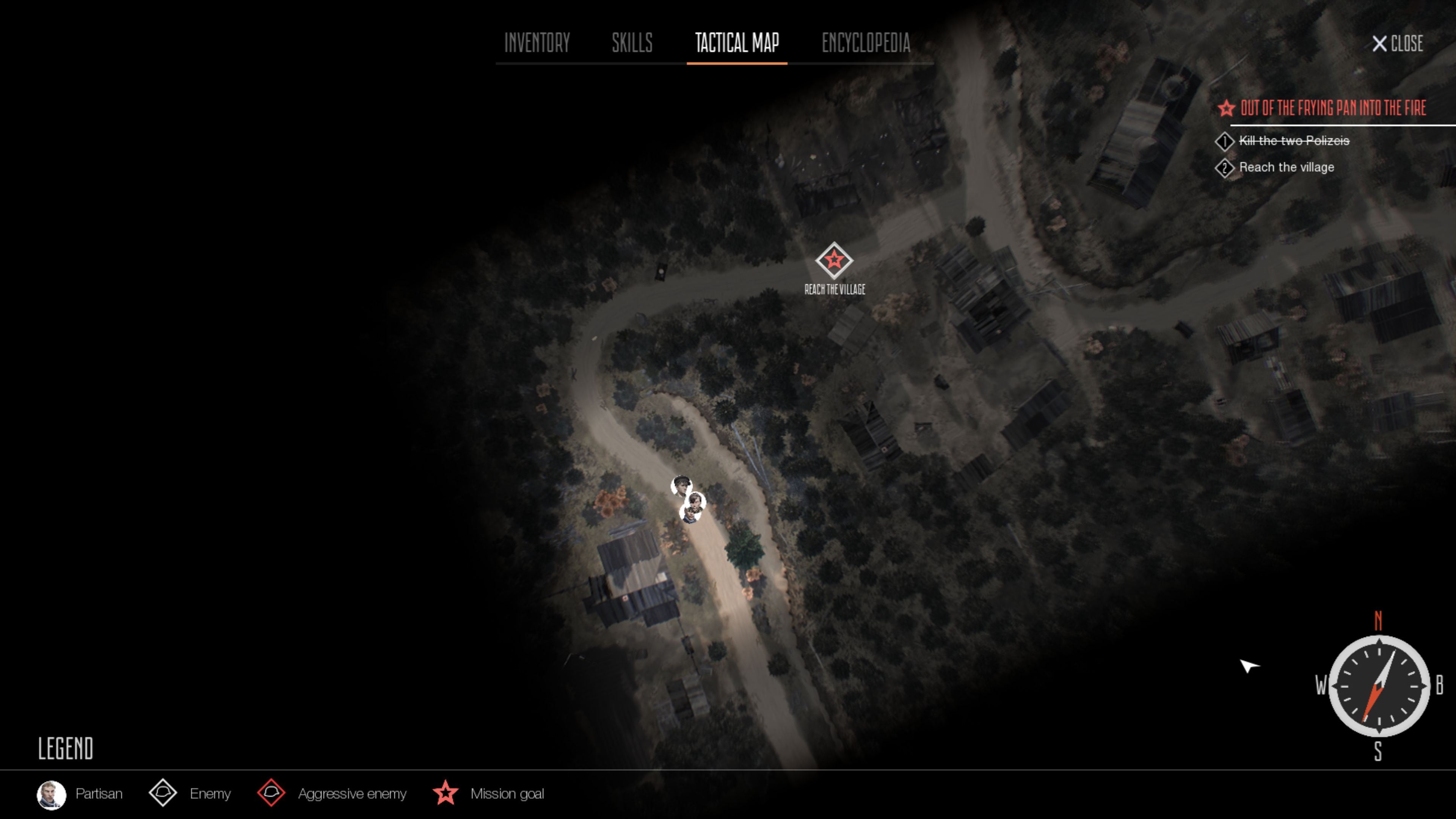Click the Reach the Village map marker
This screenshot has height=819, width=1456.
click(834, 260)
